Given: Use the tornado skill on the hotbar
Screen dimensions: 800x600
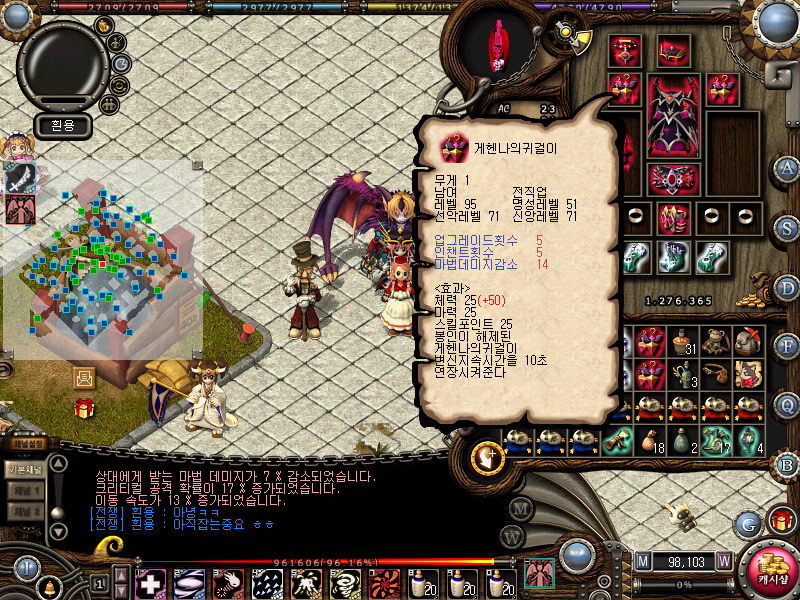Looking at the screenshot, I should (x=345, y=583).
